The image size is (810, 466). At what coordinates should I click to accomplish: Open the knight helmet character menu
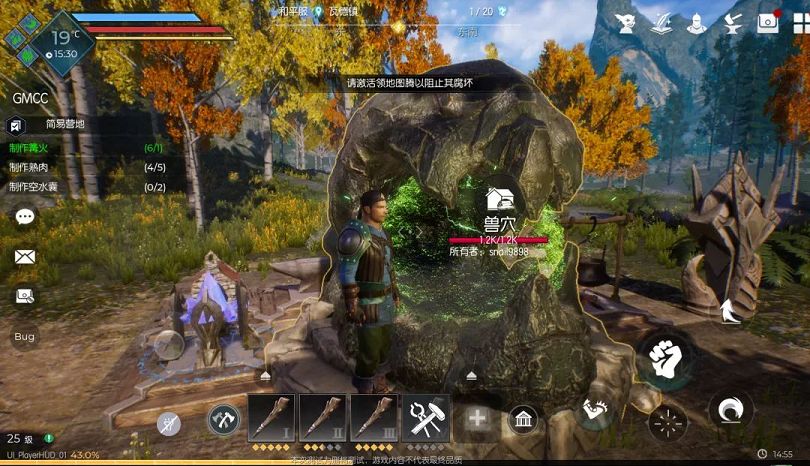[697, 21]
